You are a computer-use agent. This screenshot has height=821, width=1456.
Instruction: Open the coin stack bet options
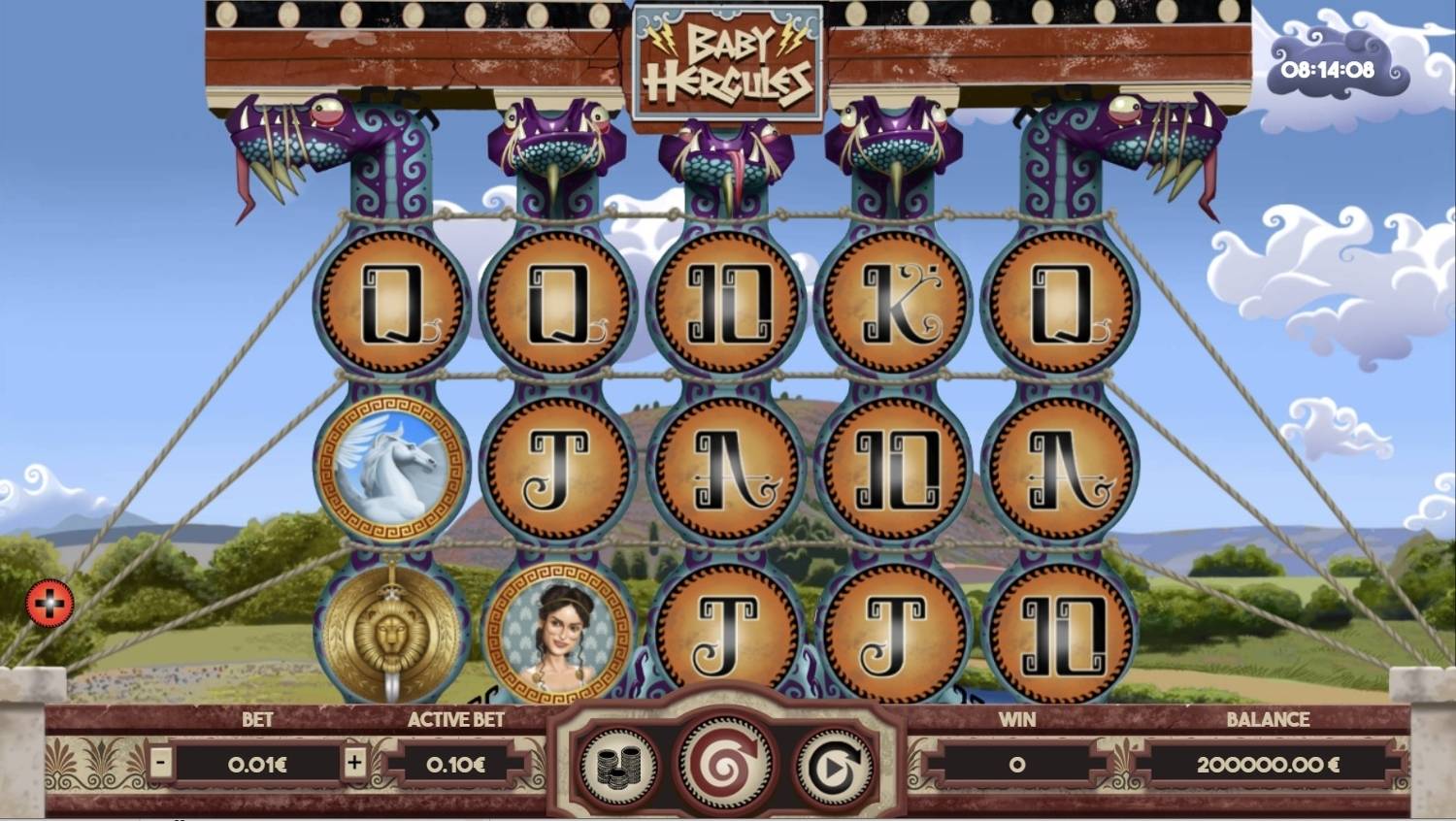click(x=618, y=766)
